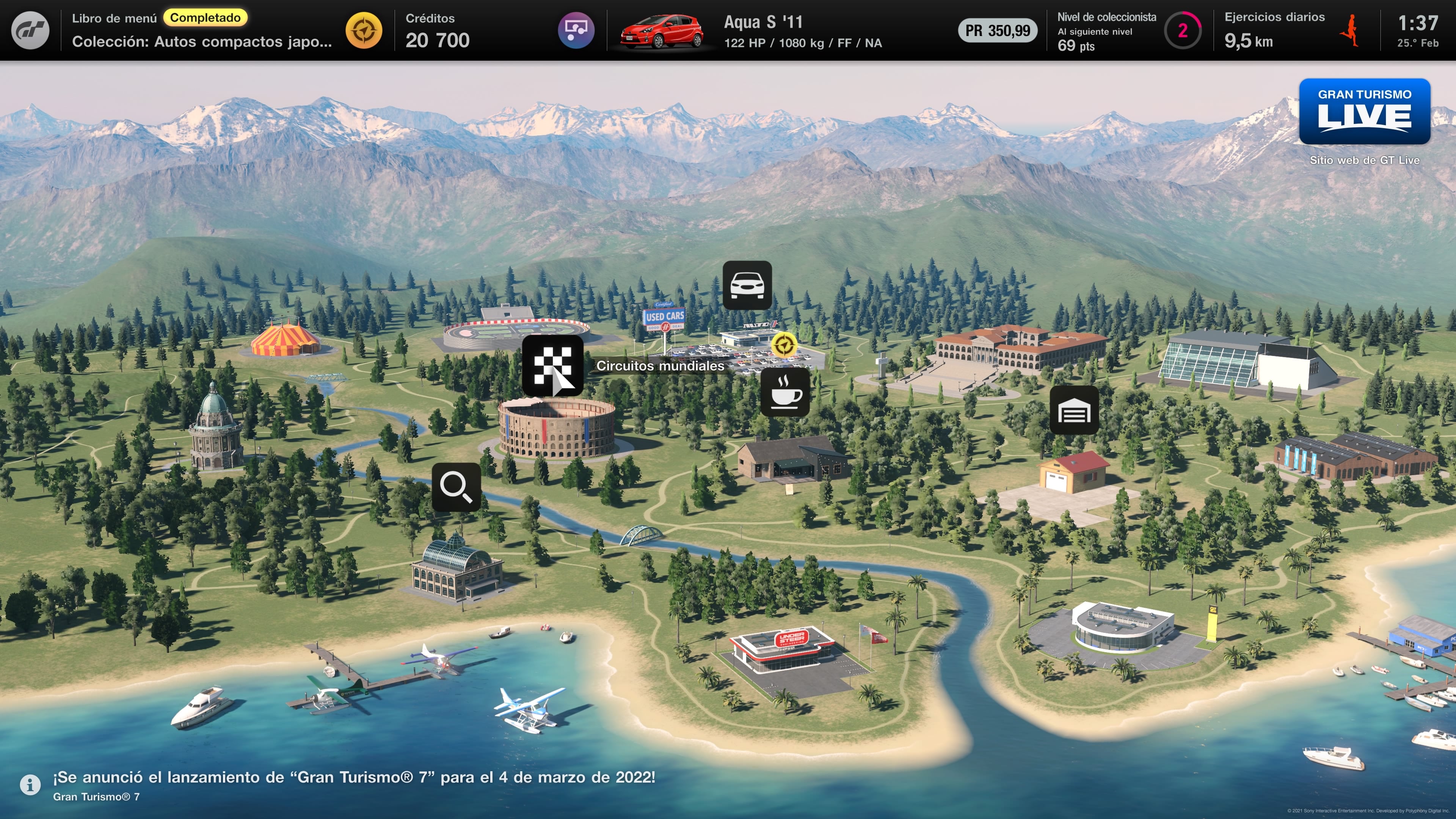Image resolution: width=1456 pixels, height=819 pixels.
Task: Open the Garage icon
Action: pos(1074,410)
